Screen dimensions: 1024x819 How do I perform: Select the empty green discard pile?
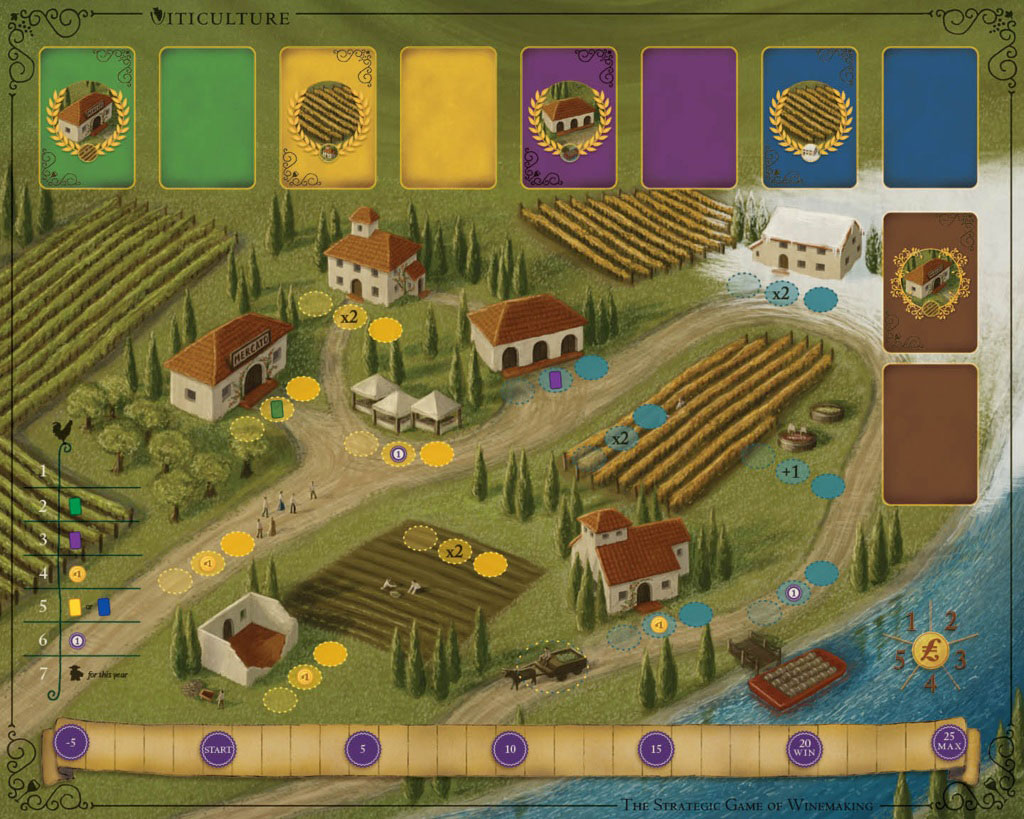click(x=208, y=117)
